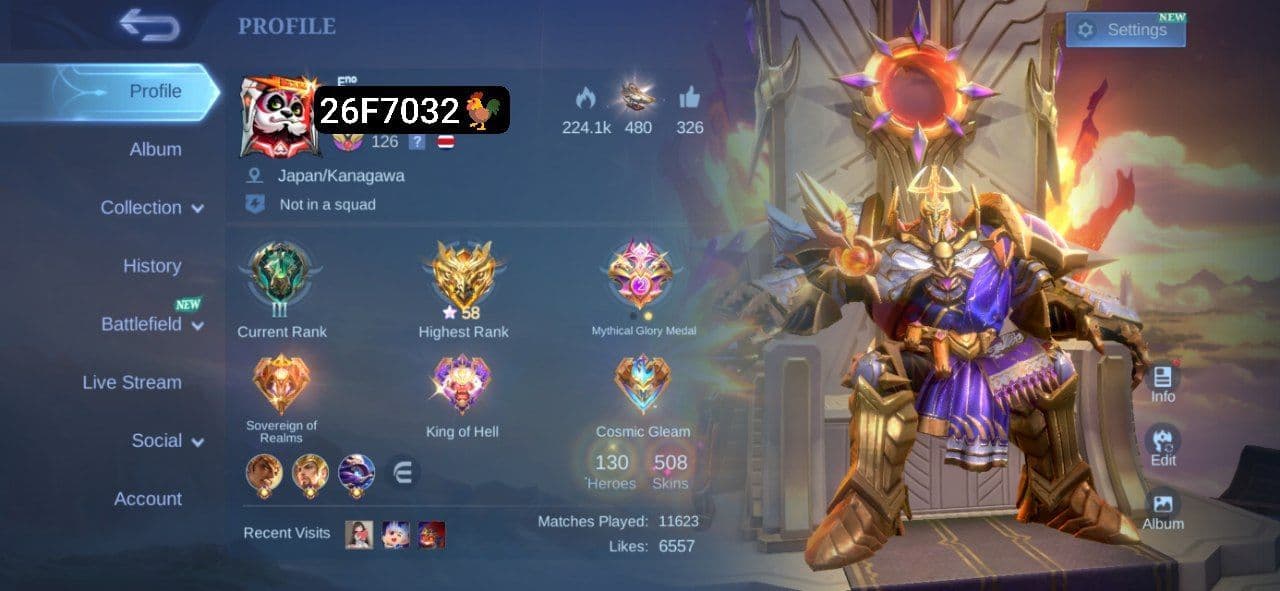The height and width of the screenshot is (591, 1280).
Task: Open the Album tab in sidebar
Action: click(x=155, y=149)
